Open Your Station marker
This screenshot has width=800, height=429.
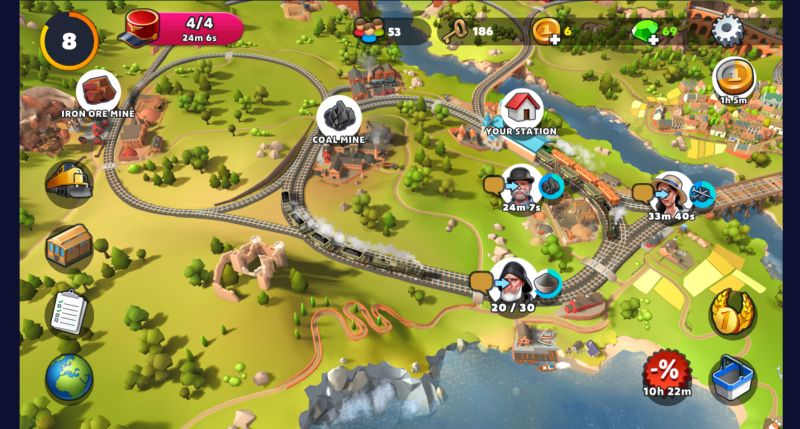[x=521, y=107]
